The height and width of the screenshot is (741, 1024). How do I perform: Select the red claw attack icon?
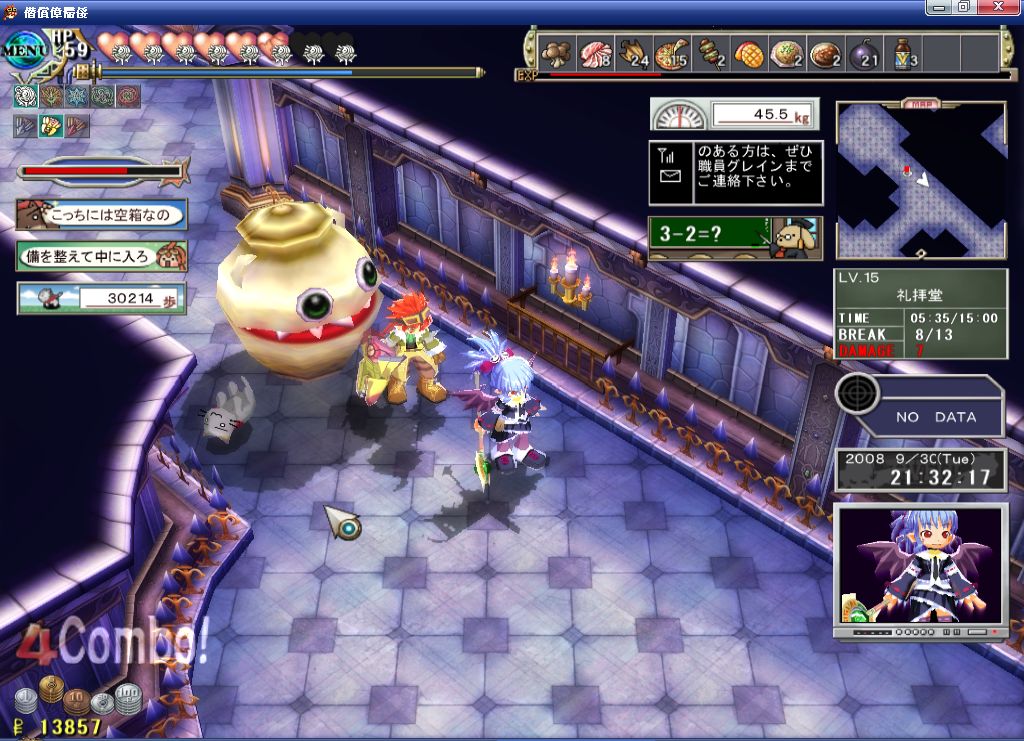point(76,126)
